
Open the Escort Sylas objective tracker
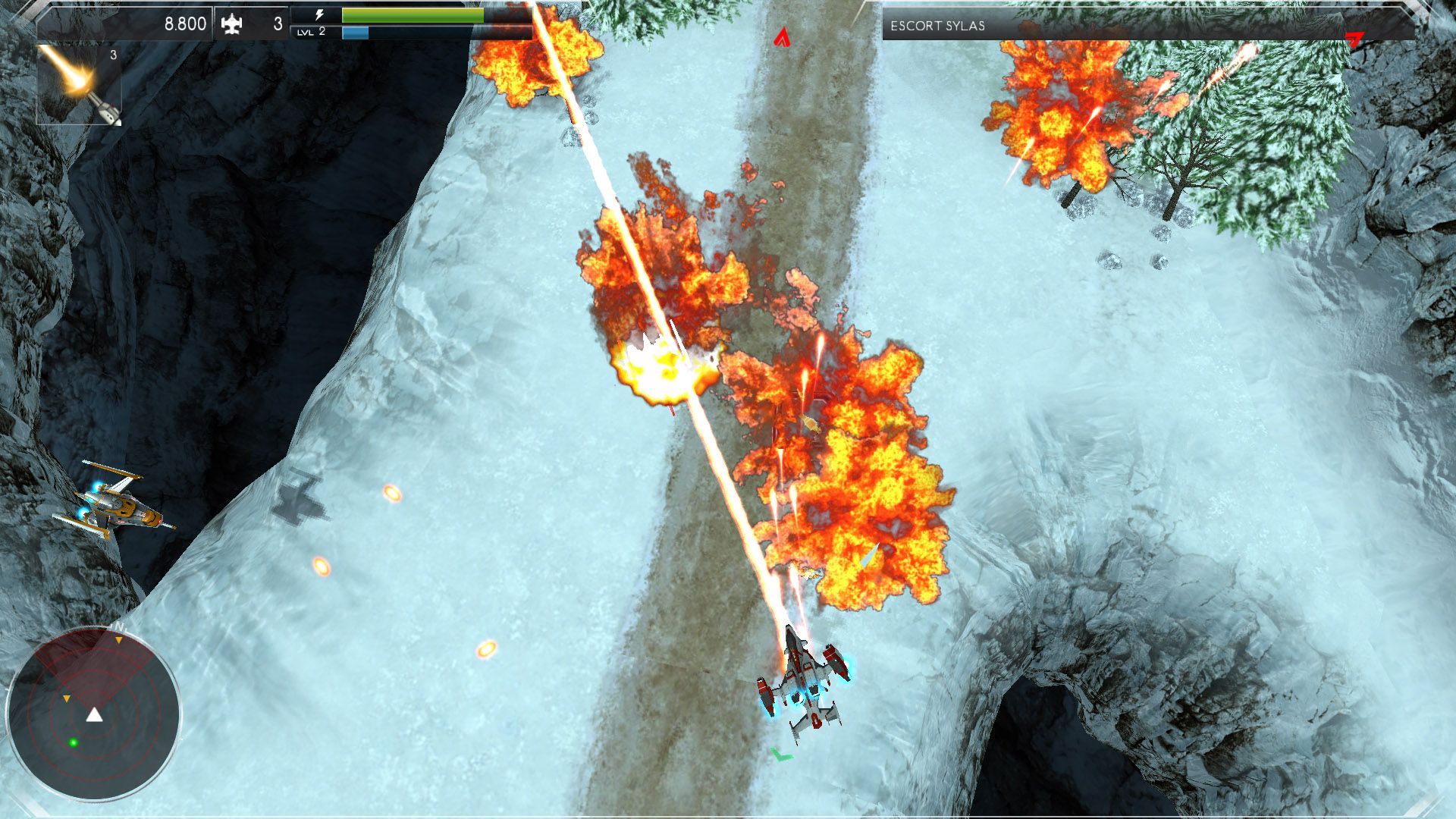pos(937,26)
